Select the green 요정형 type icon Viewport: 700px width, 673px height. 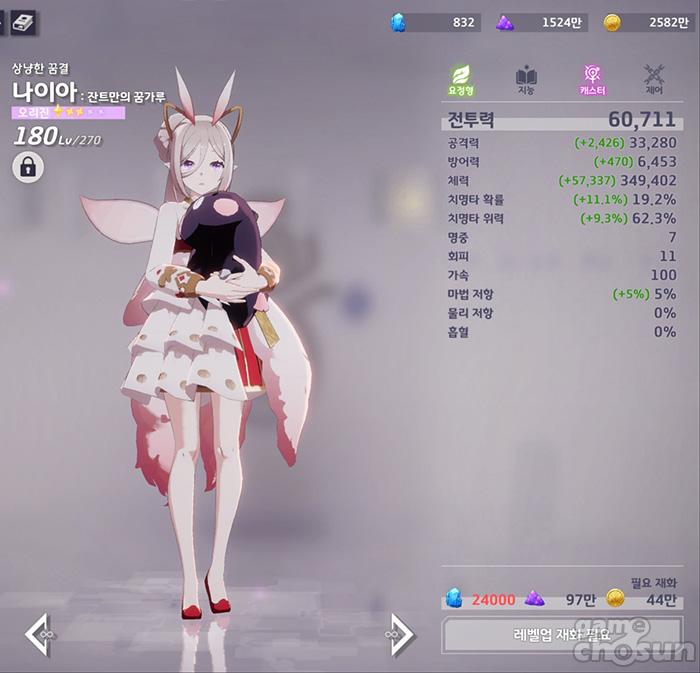(x=462, y=80)
